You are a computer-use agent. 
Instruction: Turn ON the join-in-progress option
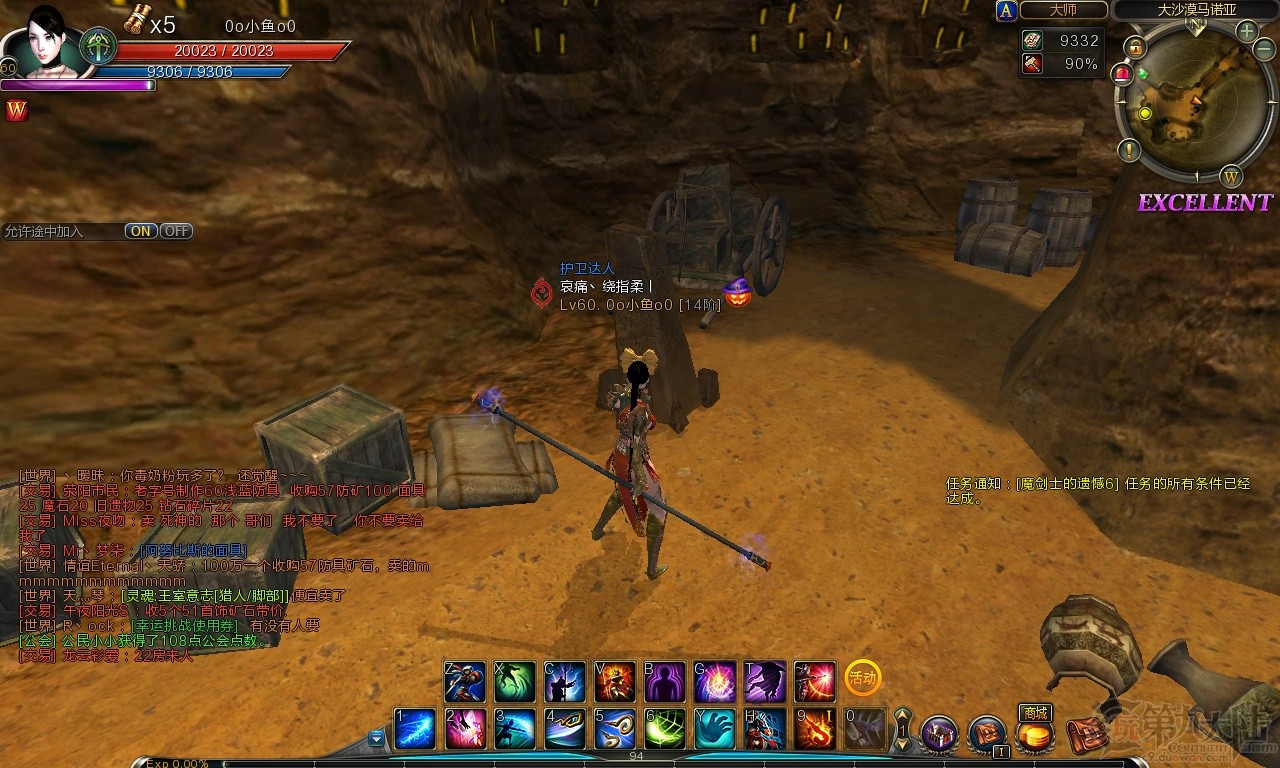point(141,231)
